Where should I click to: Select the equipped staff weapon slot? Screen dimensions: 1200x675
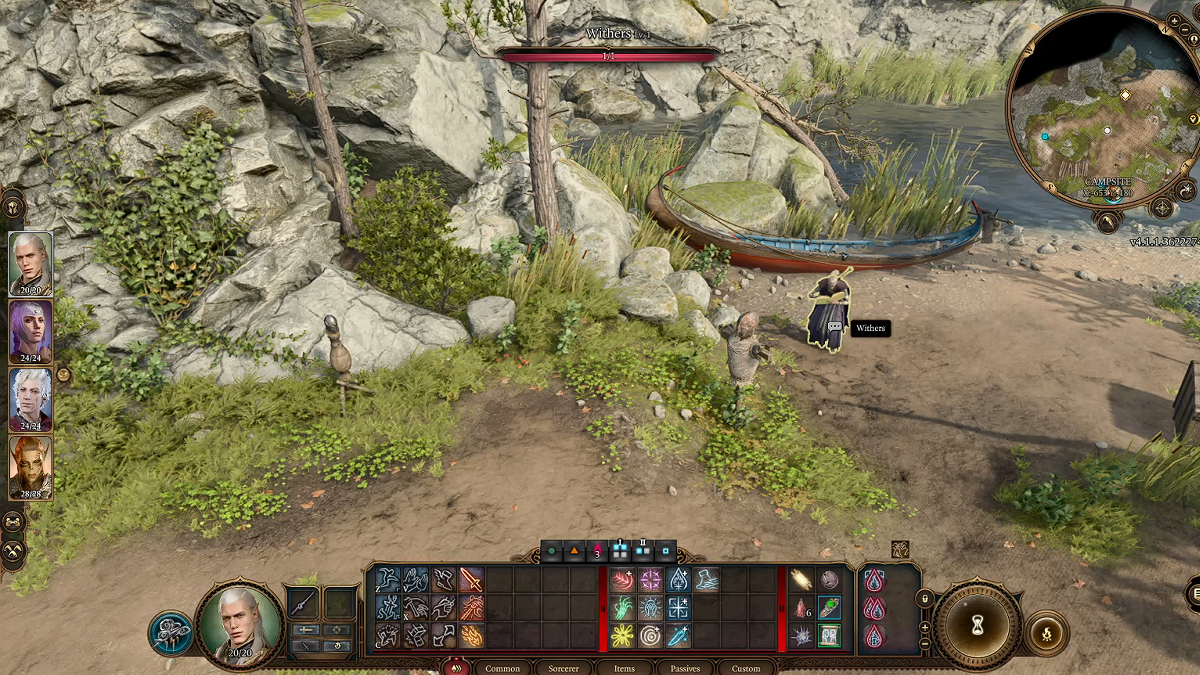[304, 604]
